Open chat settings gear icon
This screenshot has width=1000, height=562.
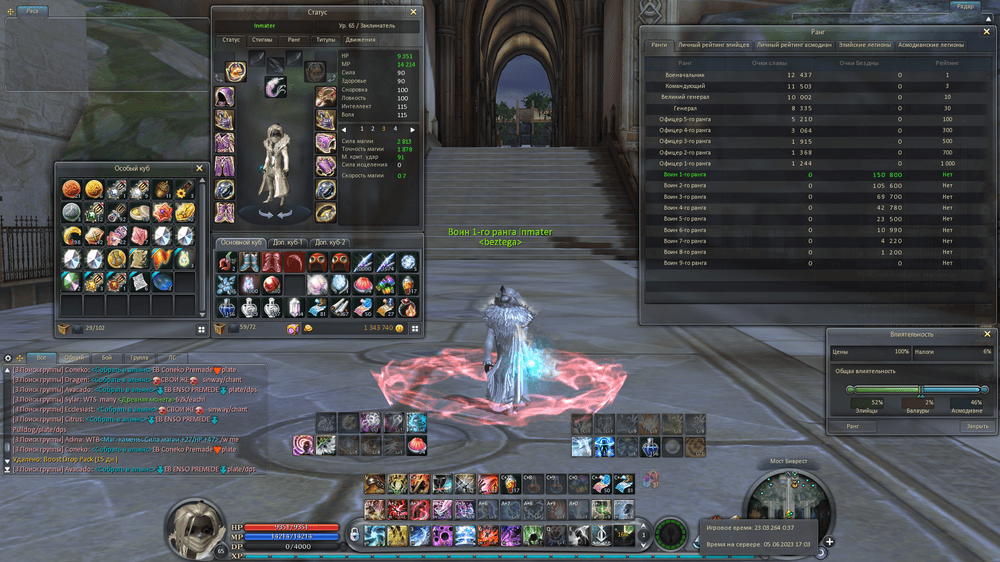tap(8, 357)
